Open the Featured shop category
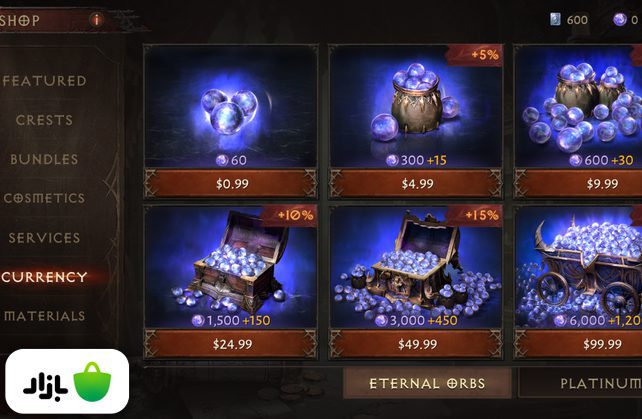 [45, 81]
